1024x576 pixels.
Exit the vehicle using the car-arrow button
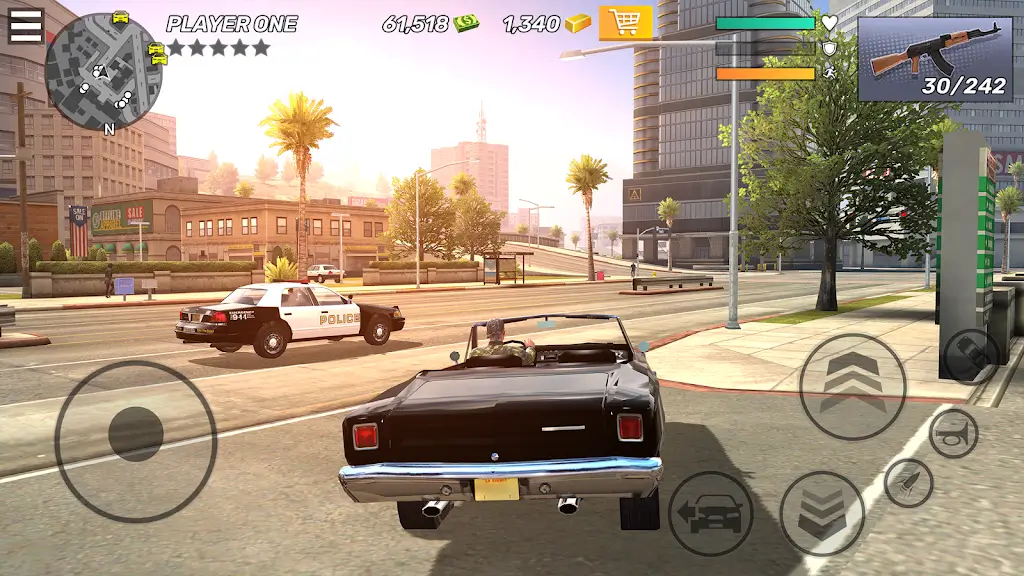pos(710,514)
